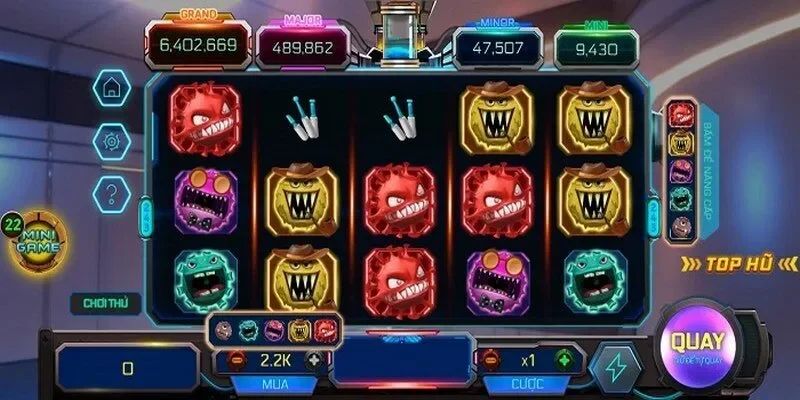
Task: Activate the lightning bolt turbo button
Action: tap(615, 366)
